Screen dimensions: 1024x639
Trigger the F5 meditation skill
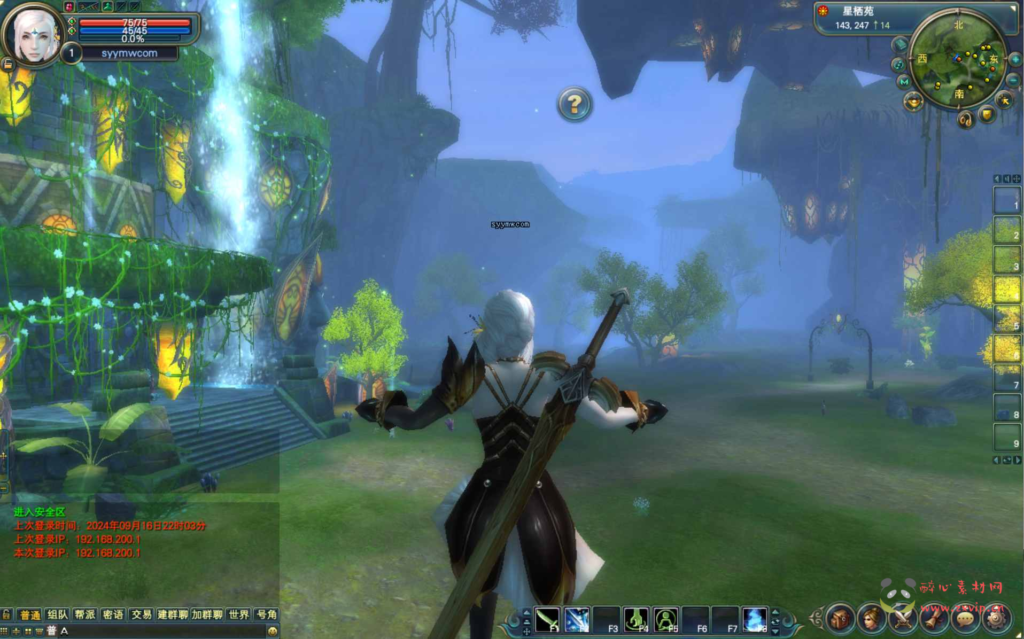click(666, 619)
